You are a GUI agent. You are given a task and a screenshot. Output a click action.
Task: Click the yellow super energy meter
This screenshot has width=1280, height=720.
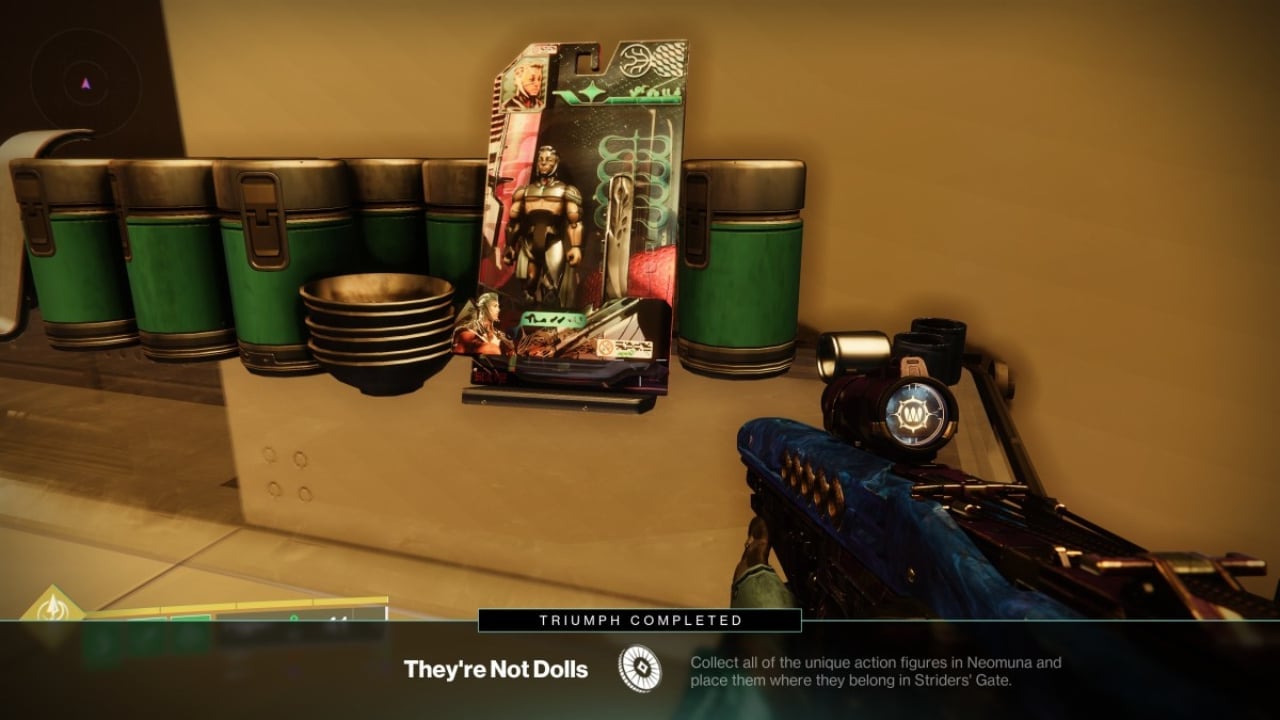250,605
